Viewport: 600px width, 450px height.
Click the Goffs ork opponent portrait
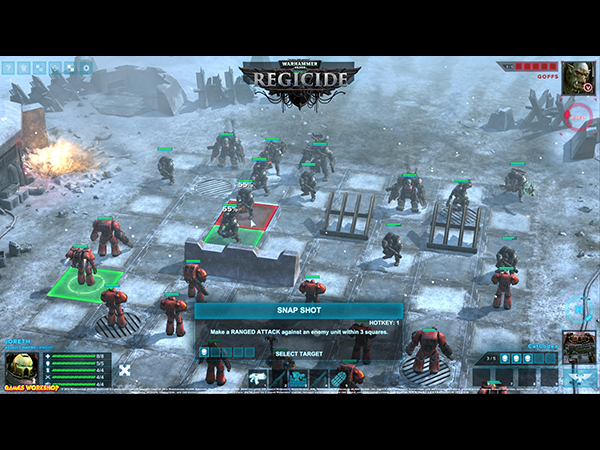[x=577, y=79]
